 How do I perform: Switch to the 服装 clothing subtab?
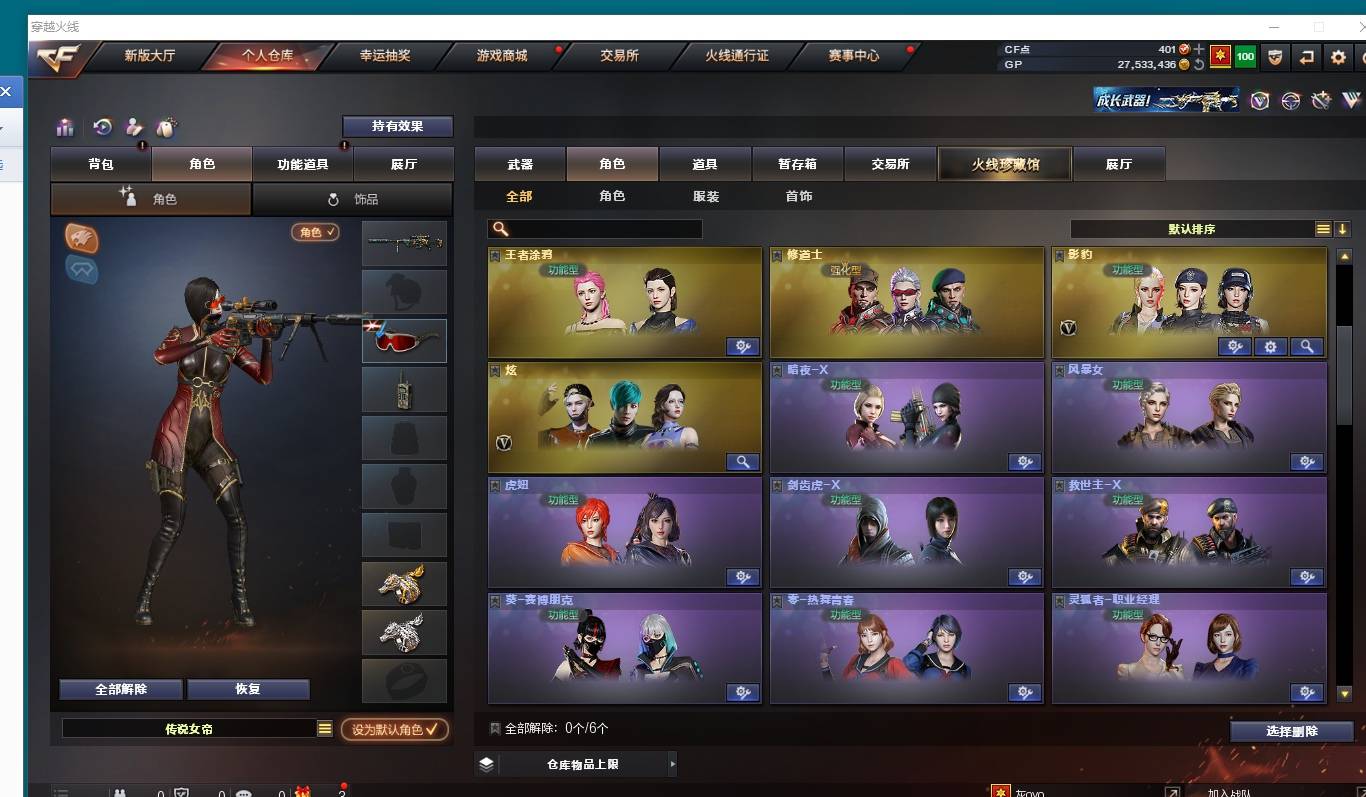pos(708,196)
